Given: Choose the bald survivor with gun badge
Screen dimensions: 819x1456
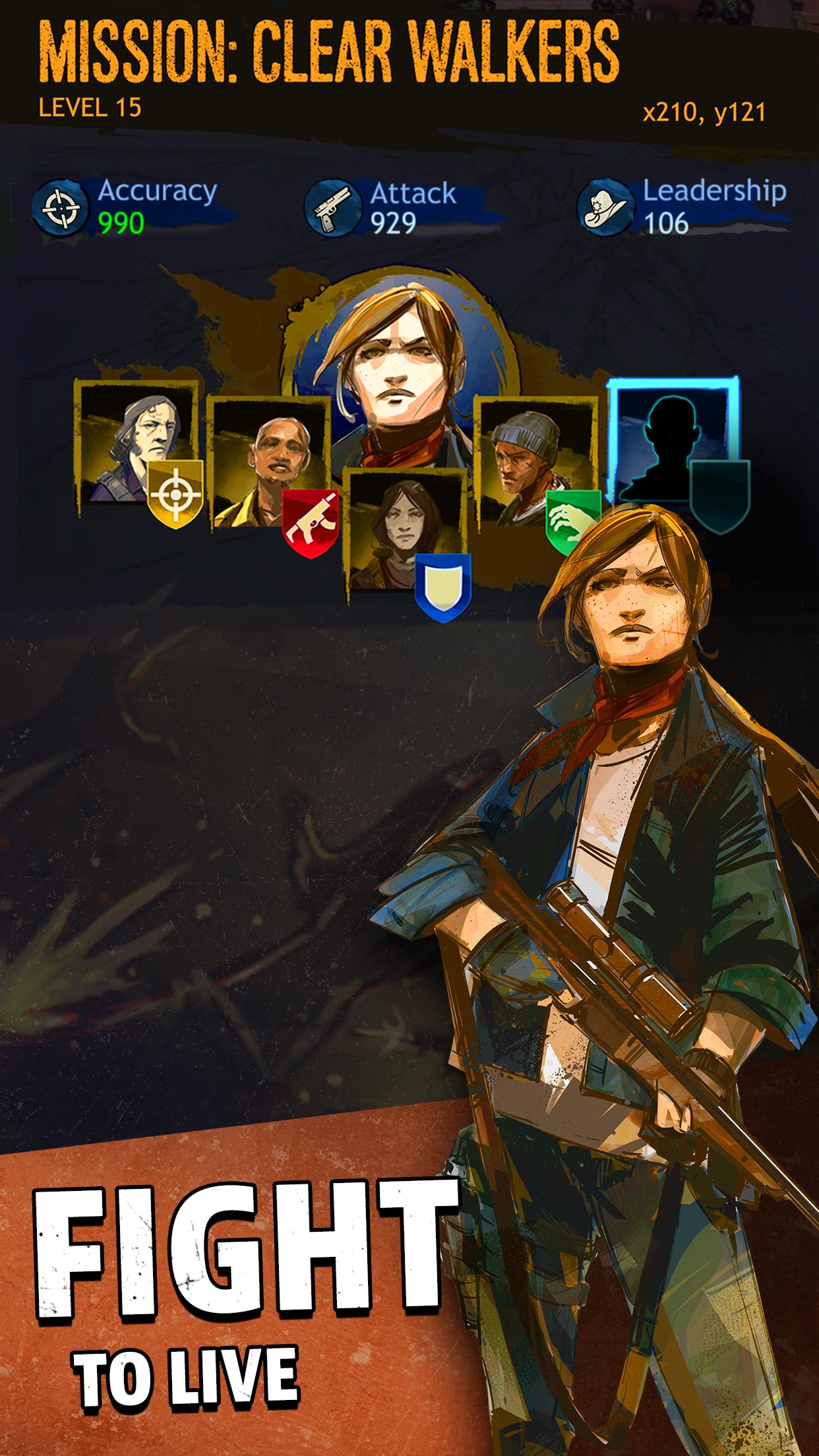Looking at the screenshot, I should 270,462.
